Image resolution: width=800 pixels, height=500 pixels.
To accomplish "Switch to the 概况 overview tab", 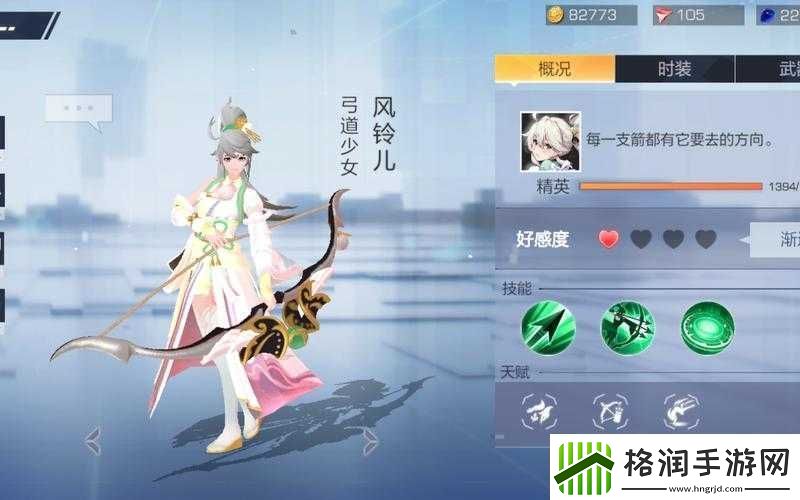I will (554, 69).
